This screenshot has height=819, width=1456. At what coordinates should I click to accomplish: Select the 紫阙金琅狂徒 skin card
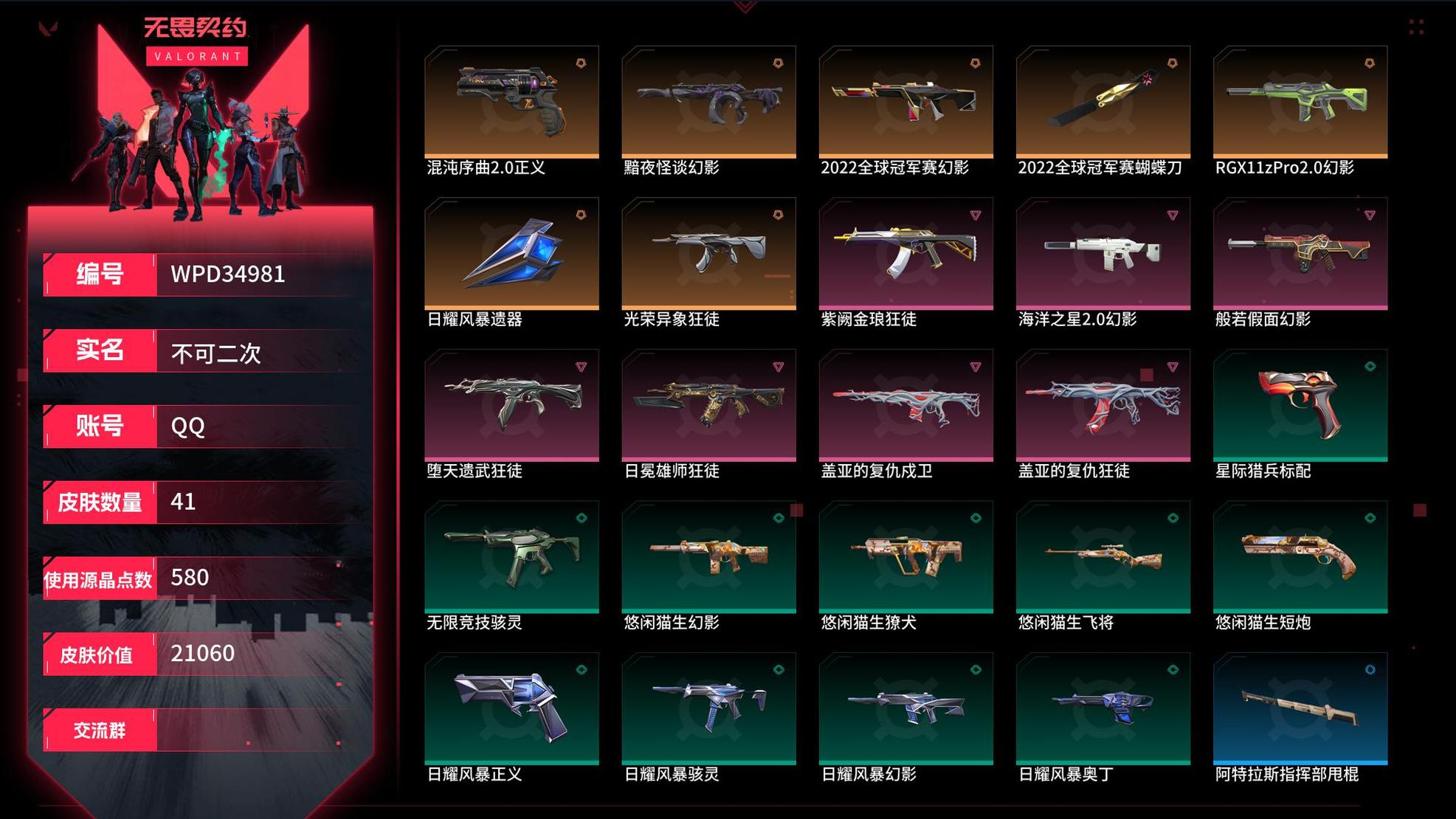point(905,253)
